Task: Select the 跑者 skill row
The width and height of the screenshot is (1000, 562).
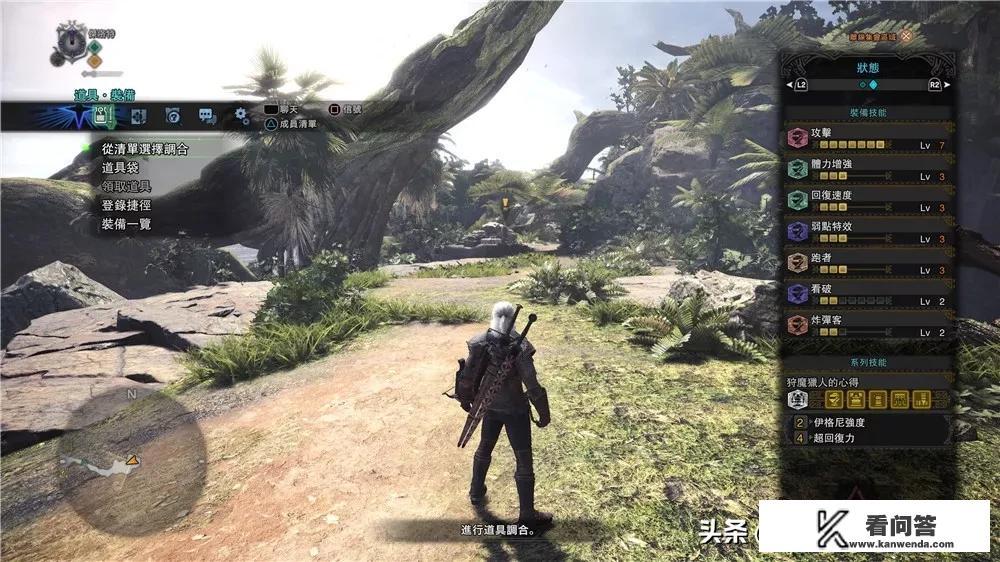Action: click(x=866, y=263)
